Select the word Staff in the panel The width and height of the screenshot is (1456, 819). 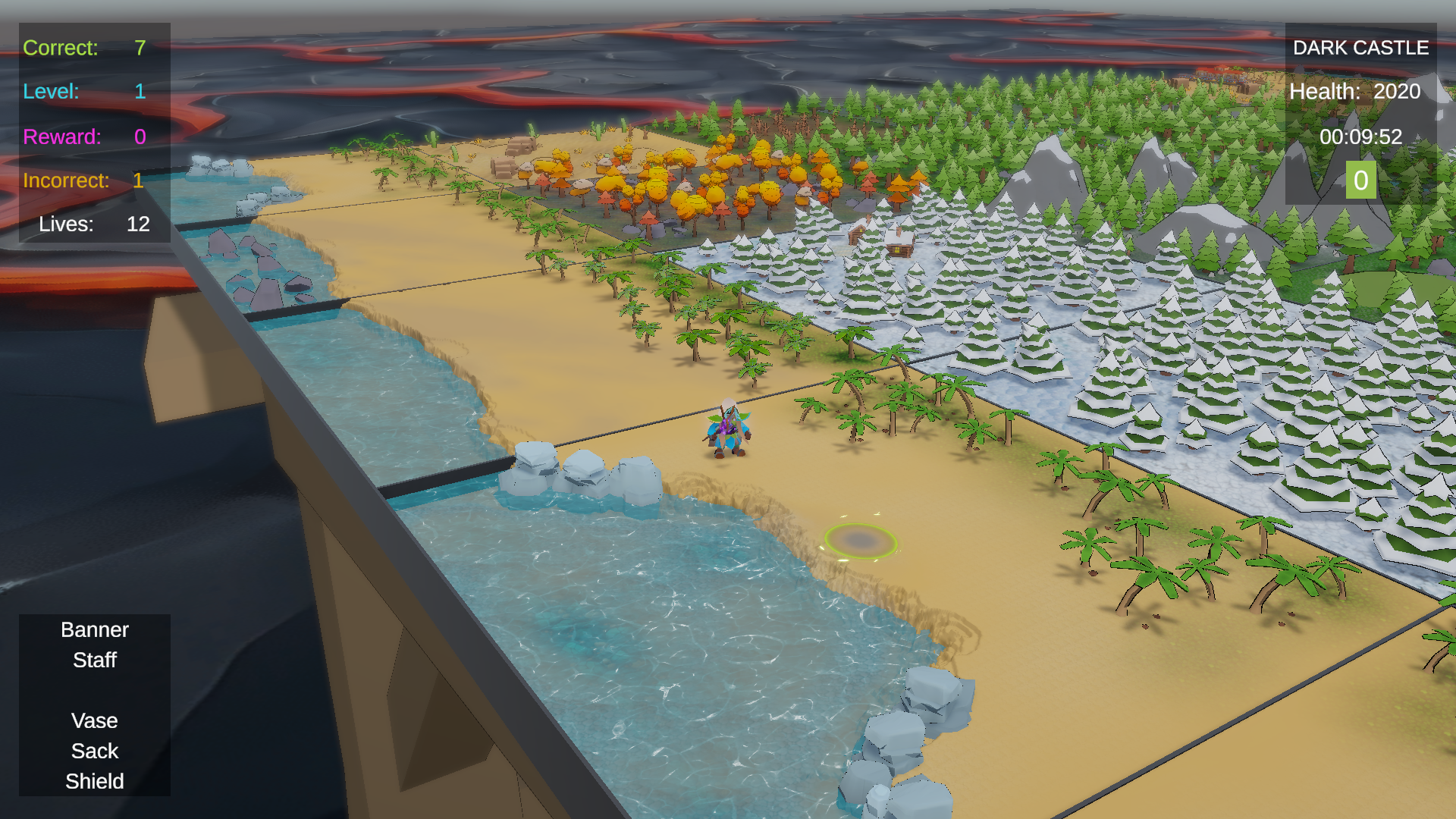point(94,660)
